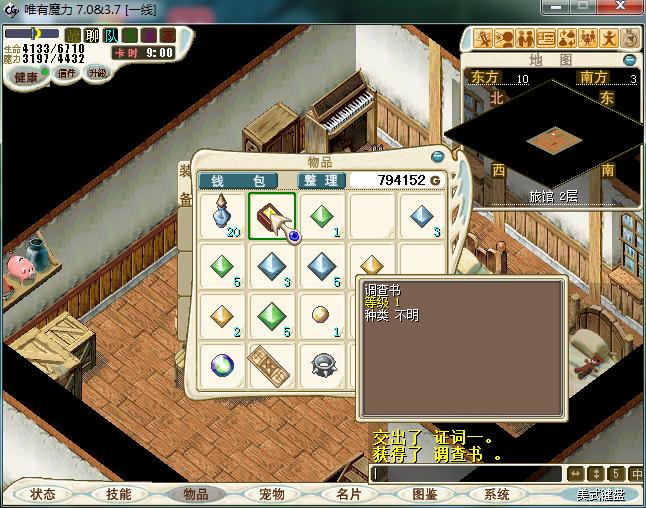Open the 名片 name card menu
This screenshot has width=646, height=508.
pyautogui.click(x=348, y=494)
